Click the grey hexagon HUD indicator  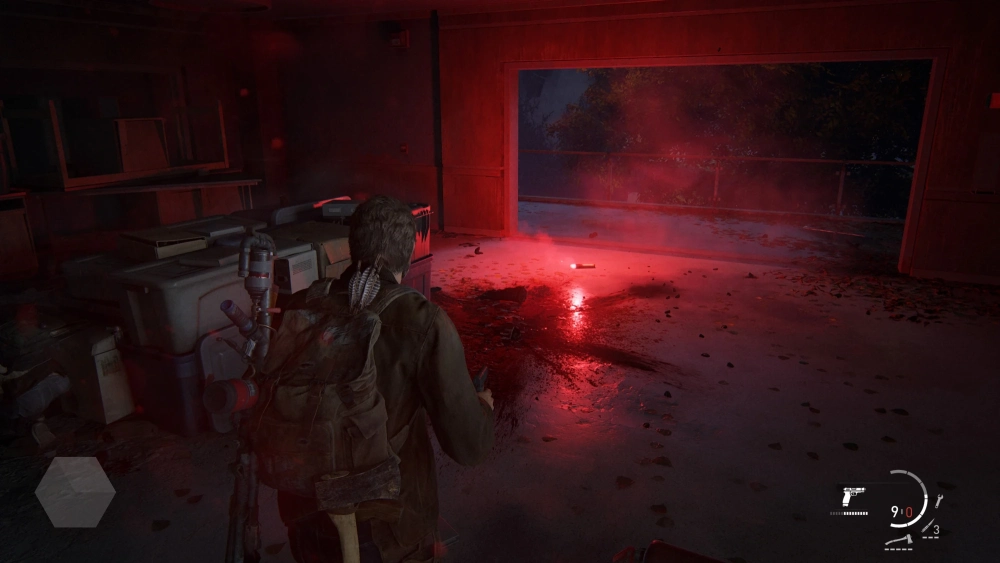click(75, 492)
